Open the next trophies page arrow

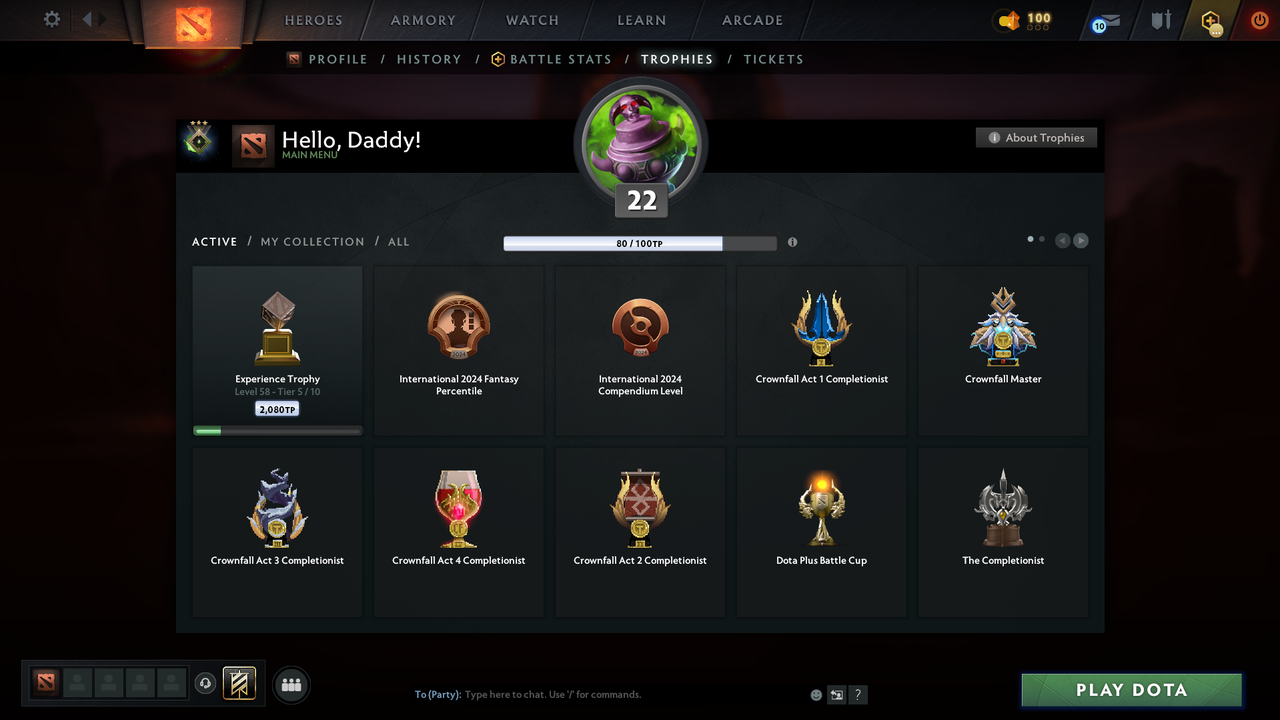point(1080,240)
